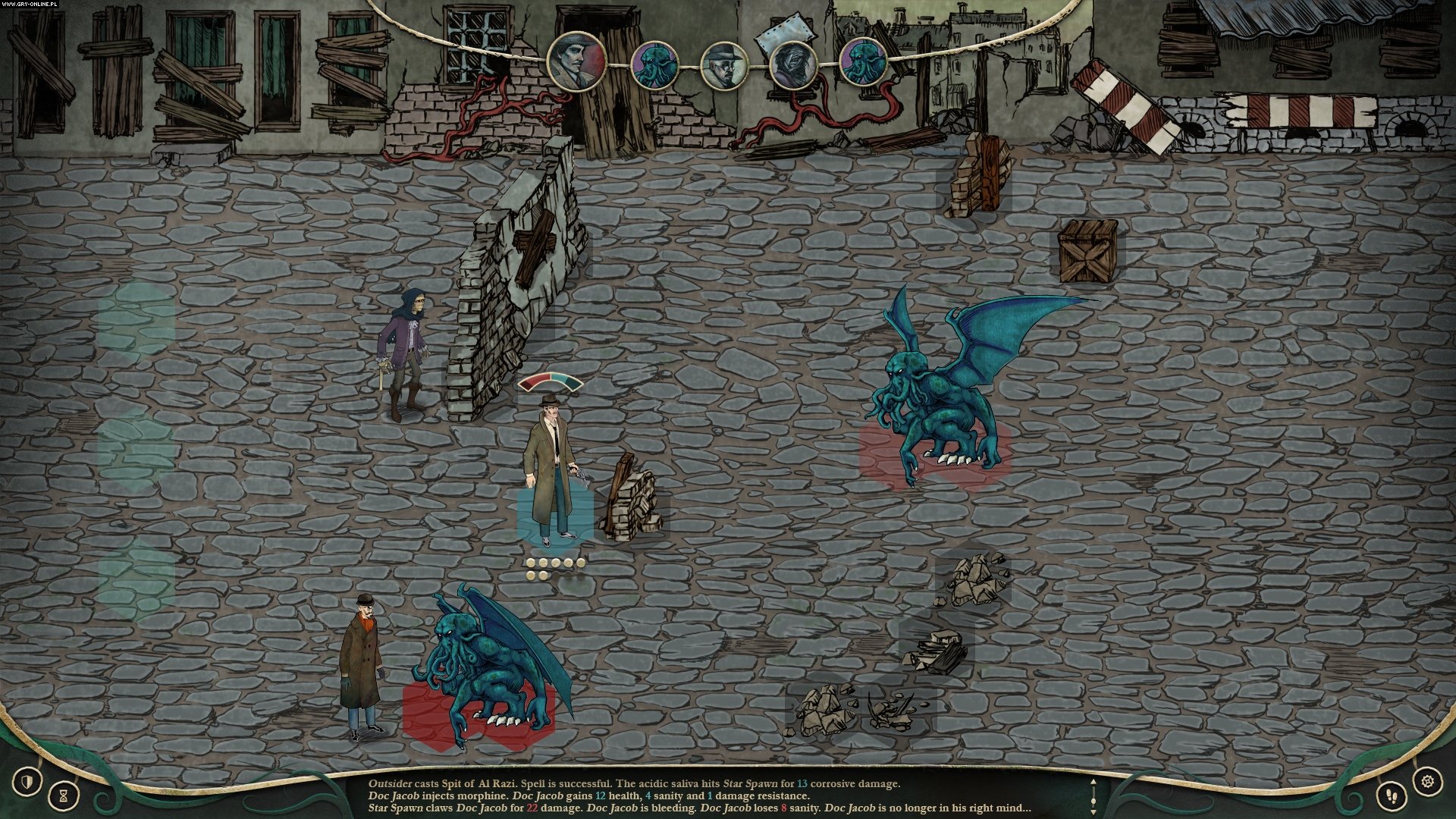This screenshot has height=819, width=1456.
Task: Select the bandaged Outsider portrait in turn order
Action: tap(793, 64)
